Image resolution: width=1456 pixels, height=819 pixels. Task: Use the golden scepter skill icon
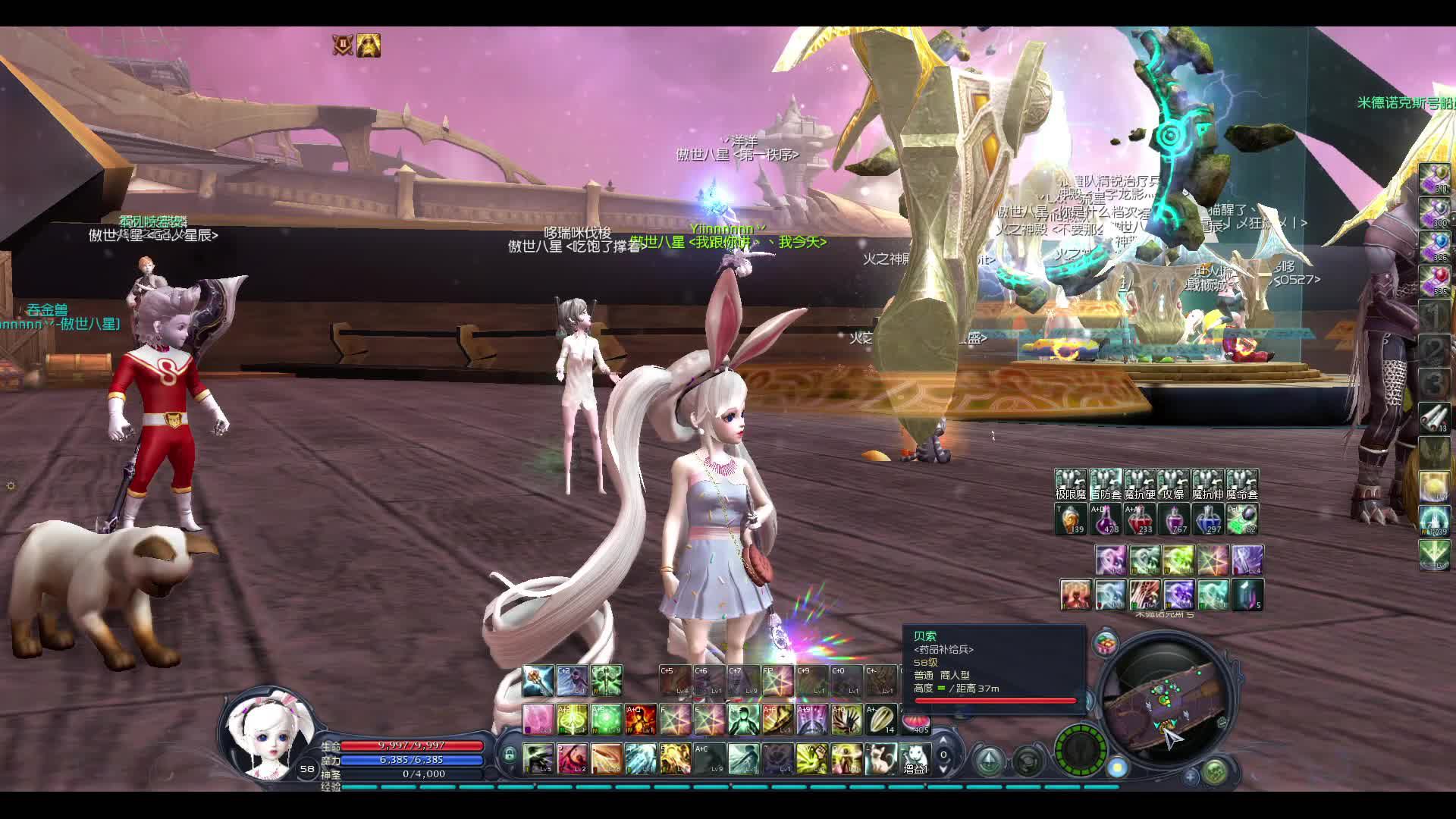coord(538,680)
